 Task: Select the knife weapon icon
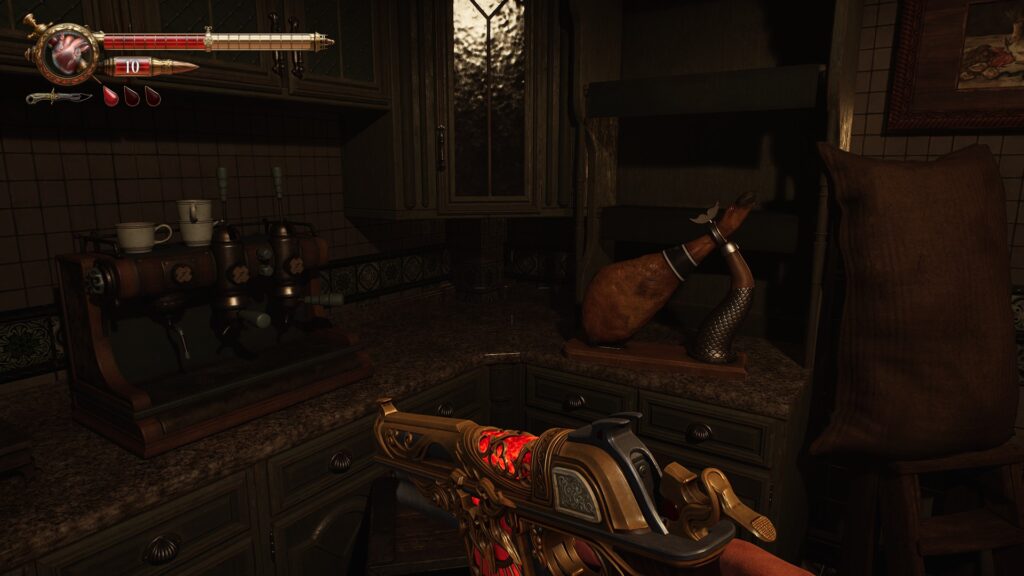(58, 97)
